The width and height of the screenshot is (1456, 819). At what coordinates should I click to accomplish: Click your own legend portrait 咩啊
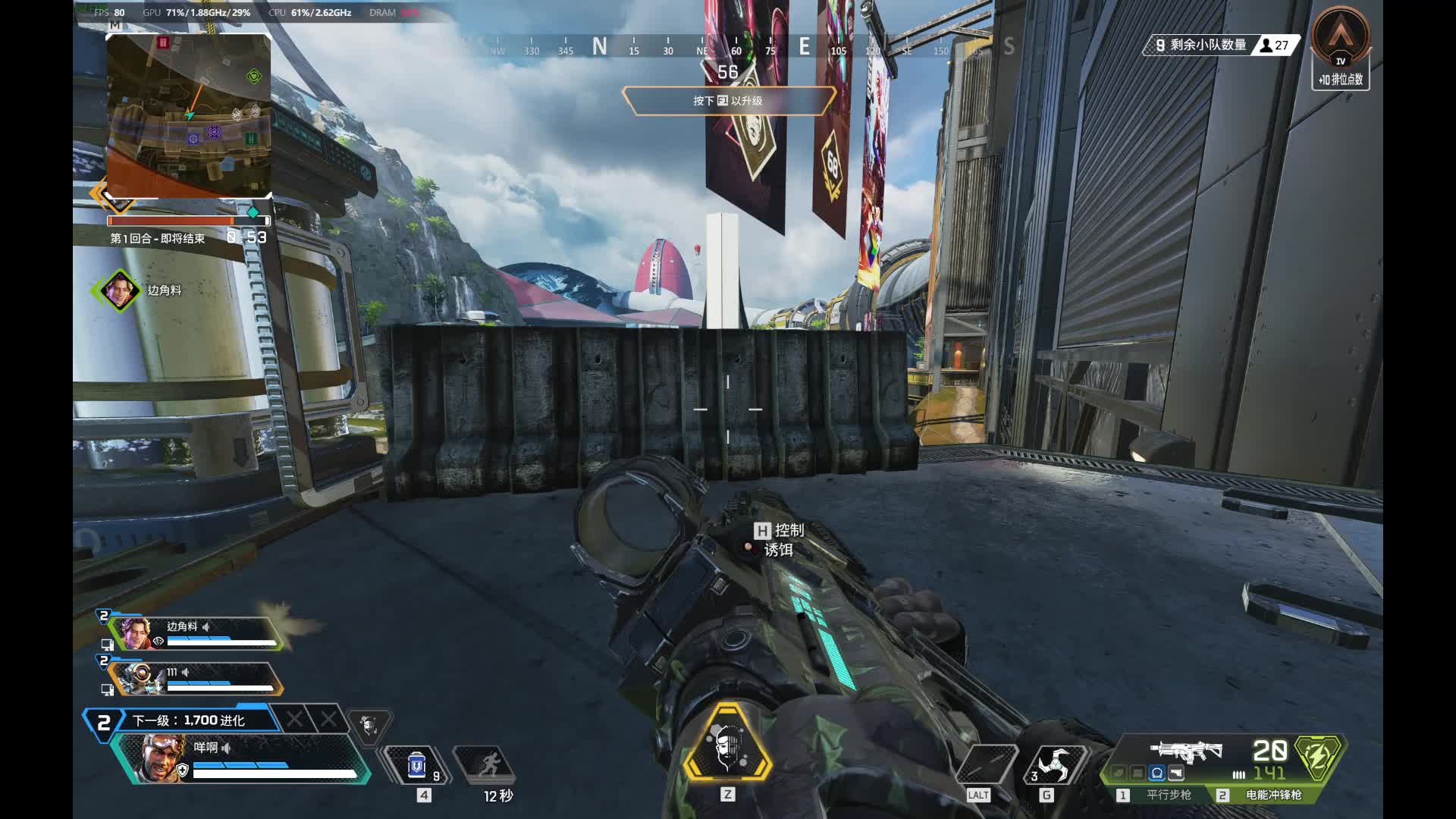coord(161,758)
